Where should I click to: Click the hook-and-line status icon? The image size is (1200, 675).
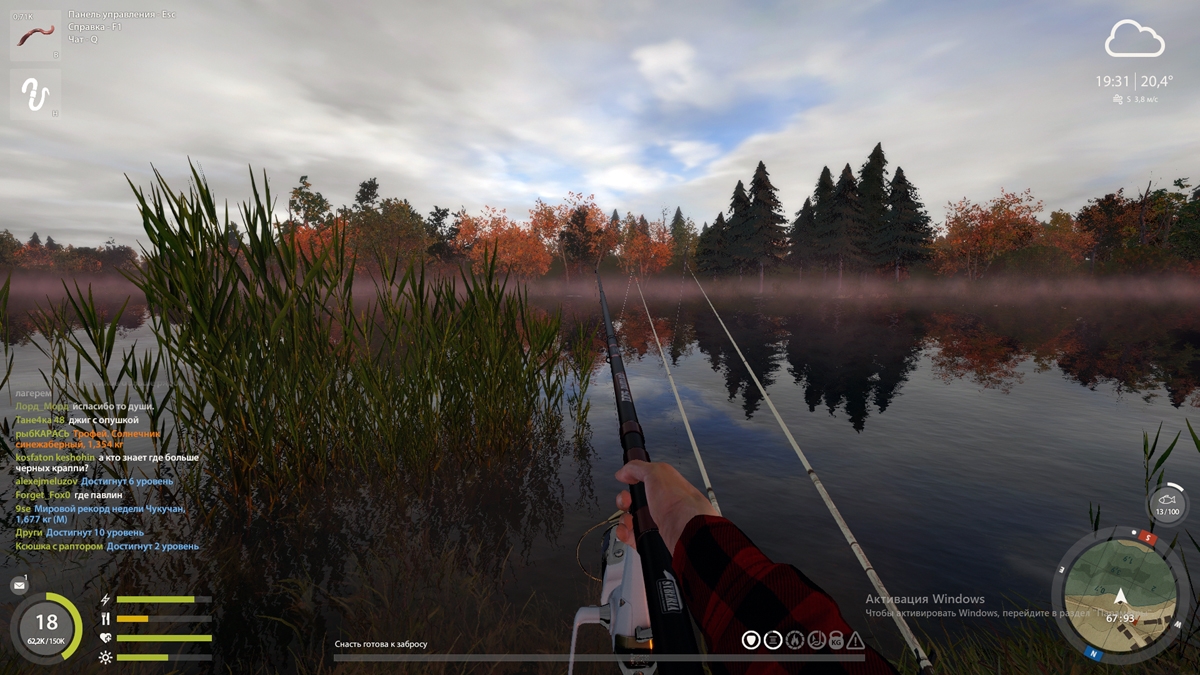[815, 640]
